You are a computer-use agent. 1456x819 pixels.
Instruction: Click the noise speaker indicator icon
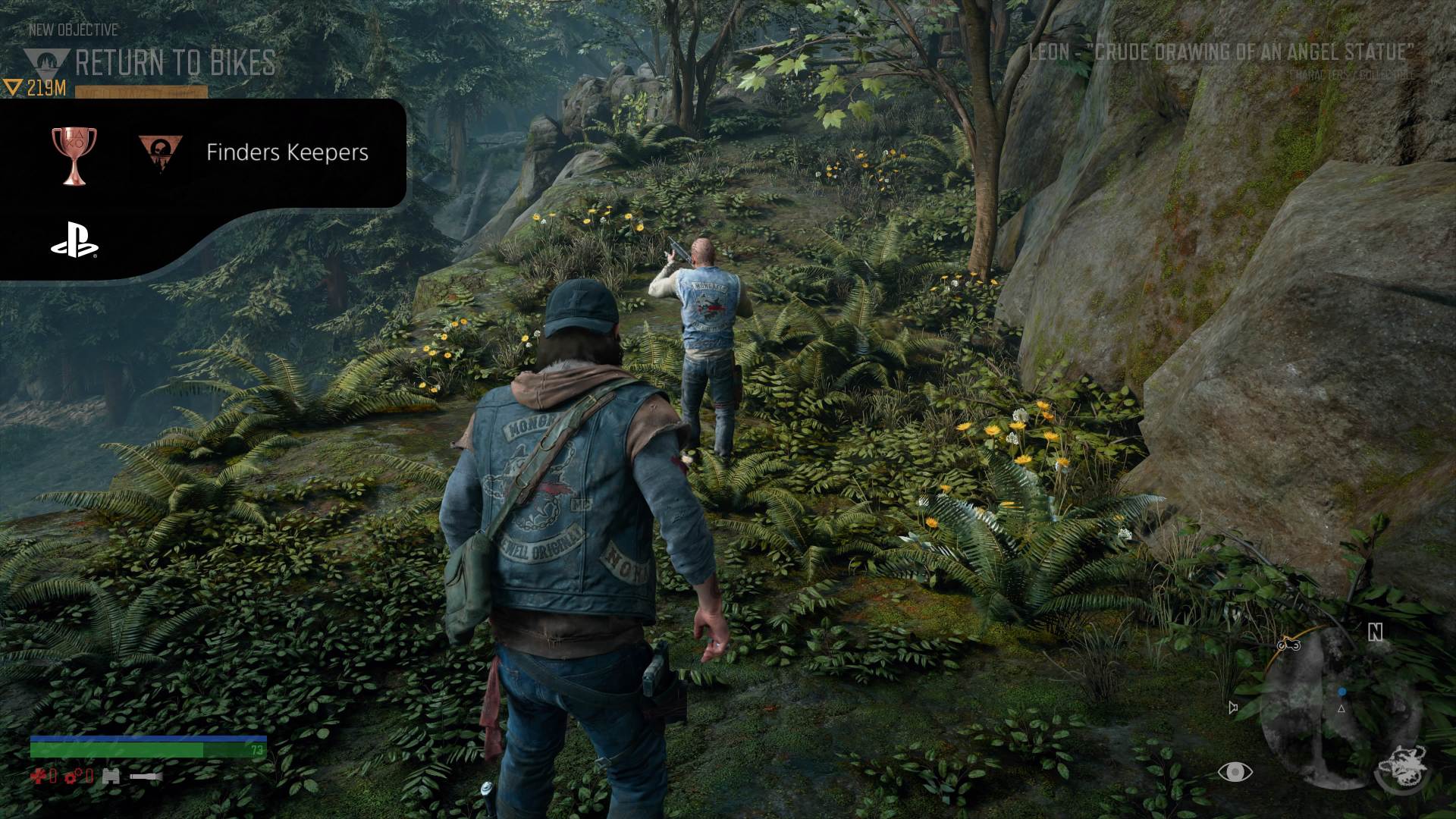1233,708
